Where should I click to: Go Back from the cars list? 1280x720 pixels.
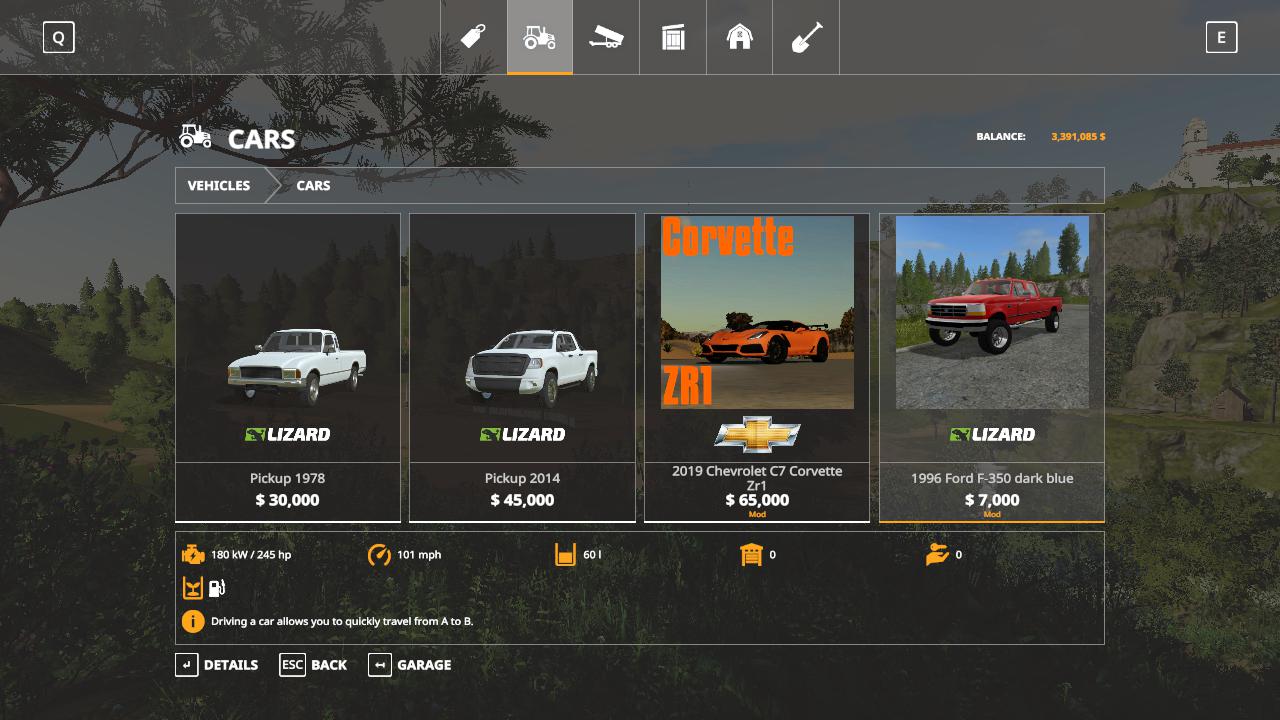[x=314, y=665]
